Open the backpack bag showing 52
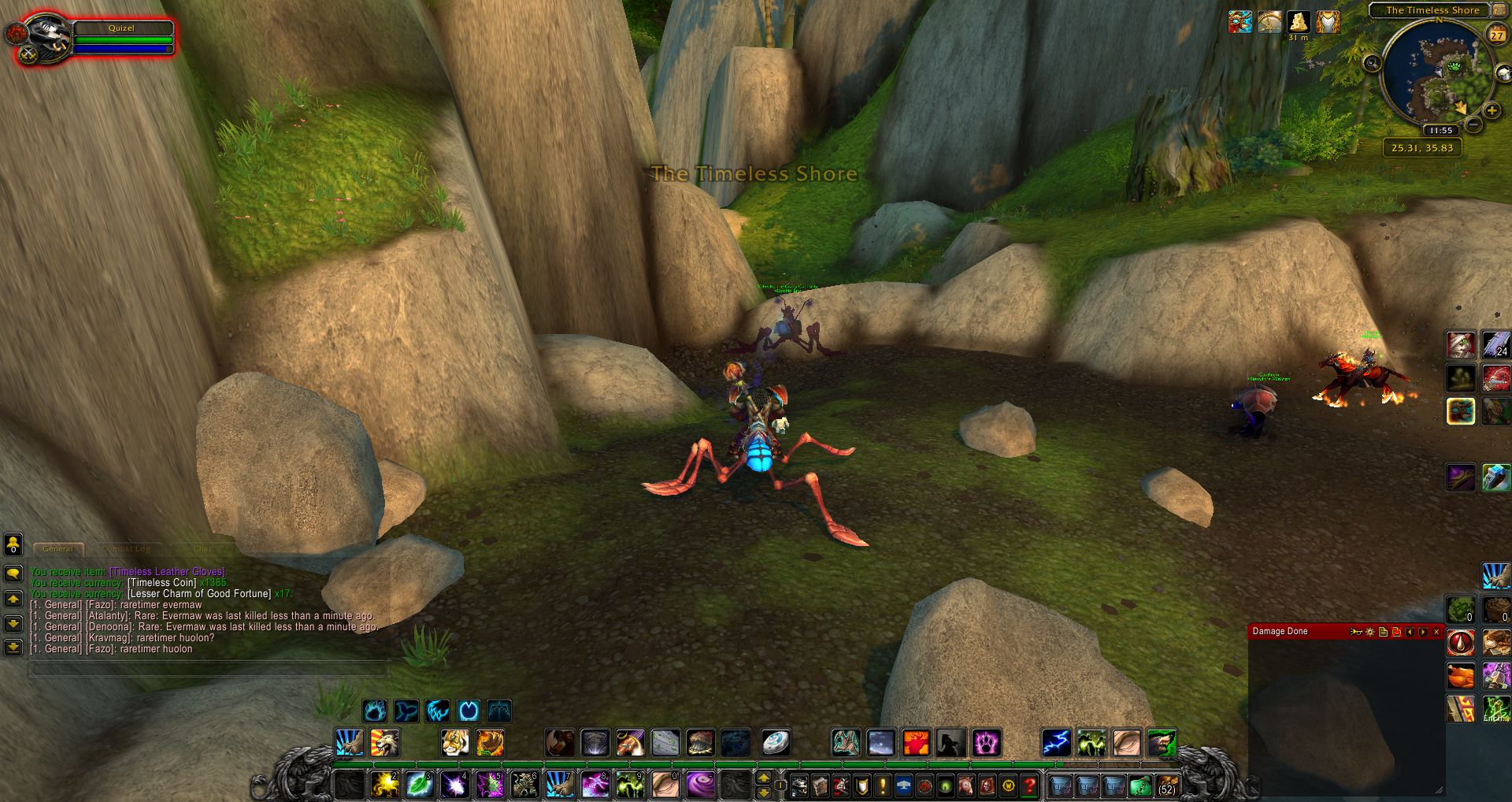This screenshot has width=1512, height=802. pos(1166,785)
